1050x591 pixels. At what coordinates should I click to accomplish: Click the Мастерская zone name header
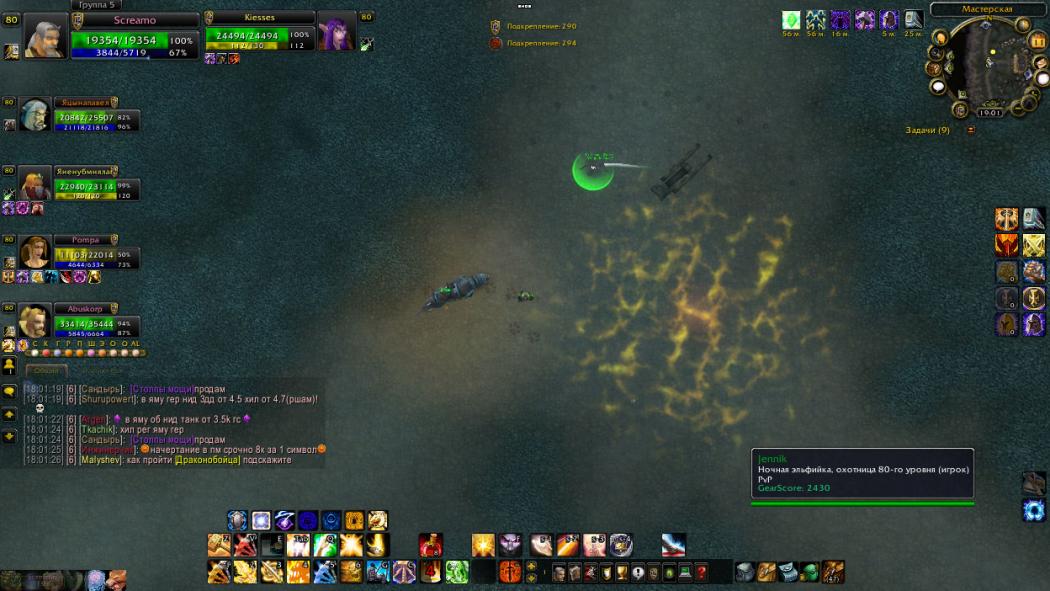[986, 9]
